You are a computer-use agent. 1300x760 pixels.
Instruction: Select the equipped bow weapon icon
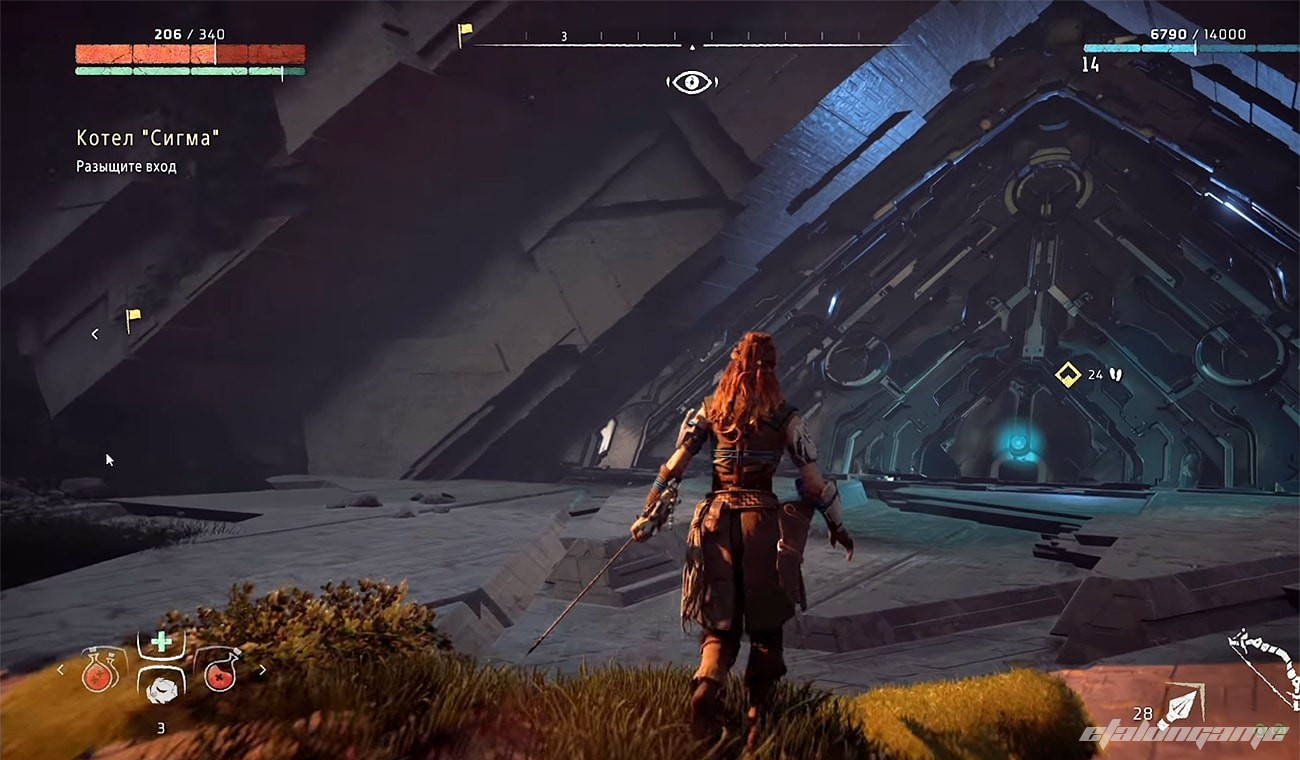click(x=1264, y=665)
